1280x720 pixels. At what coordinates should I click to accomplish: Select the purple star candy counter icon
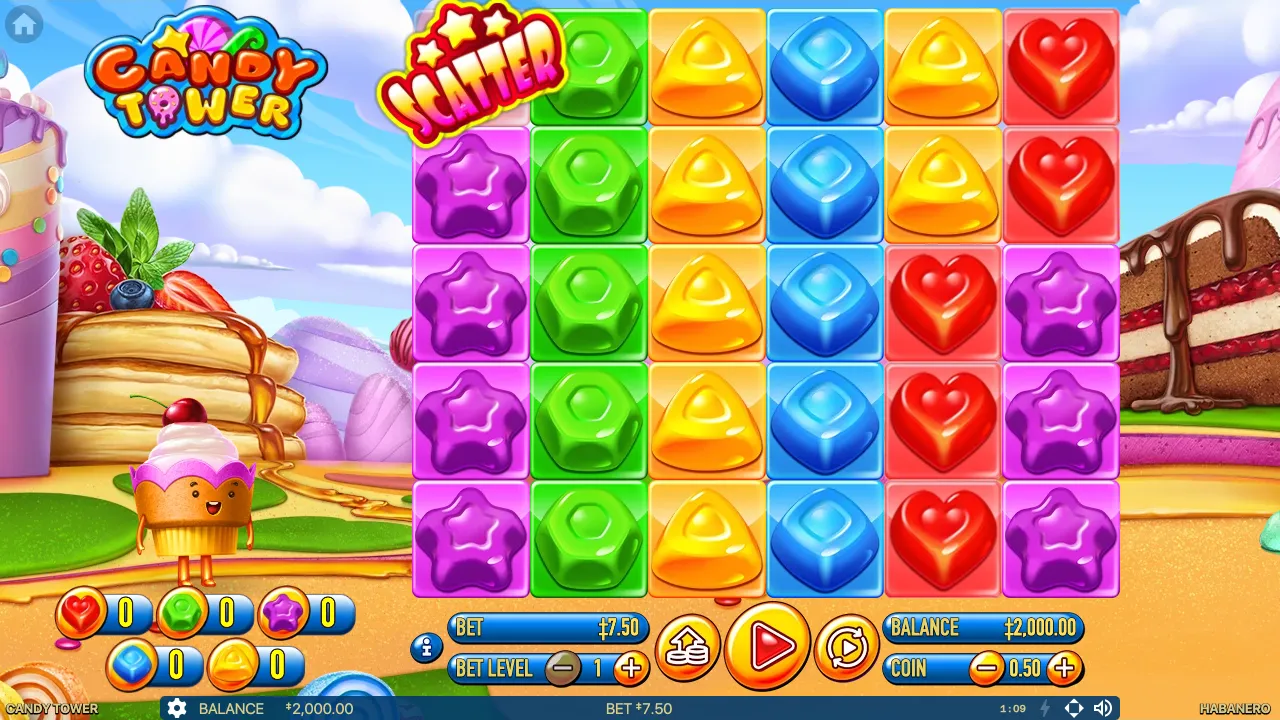pyautogui.click(x=282, y=614)
